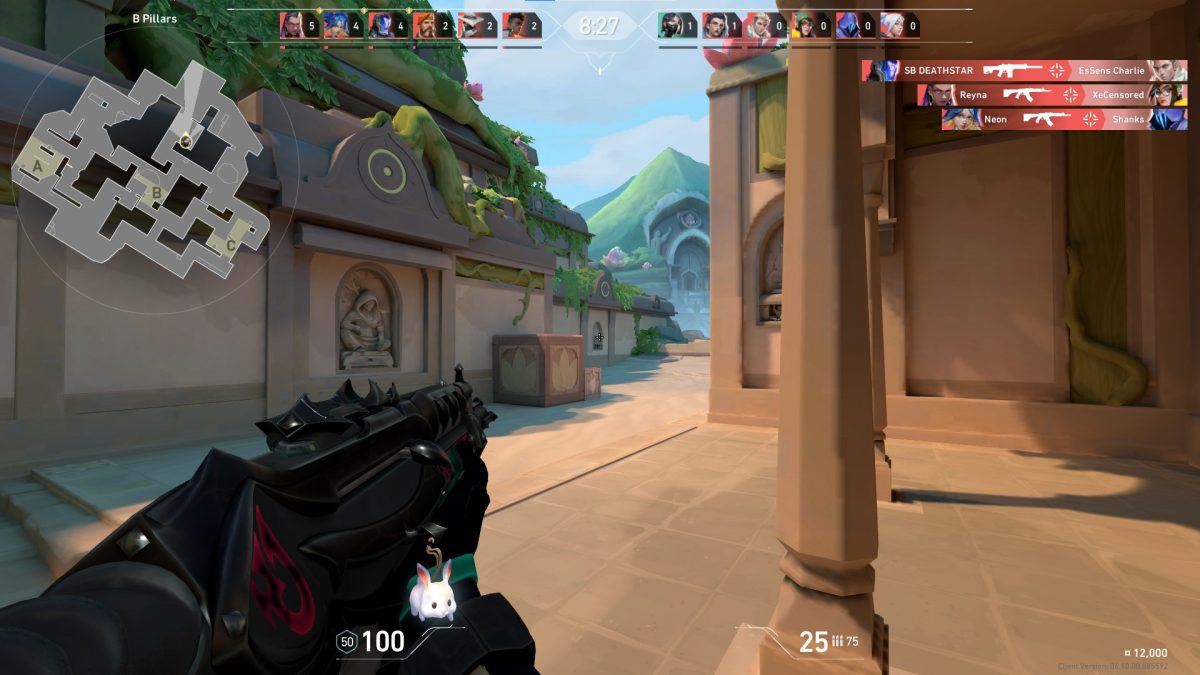Pick Viper's portrait in the top bar
This screenshot has width=1200, height=675.
click(670, 27)
